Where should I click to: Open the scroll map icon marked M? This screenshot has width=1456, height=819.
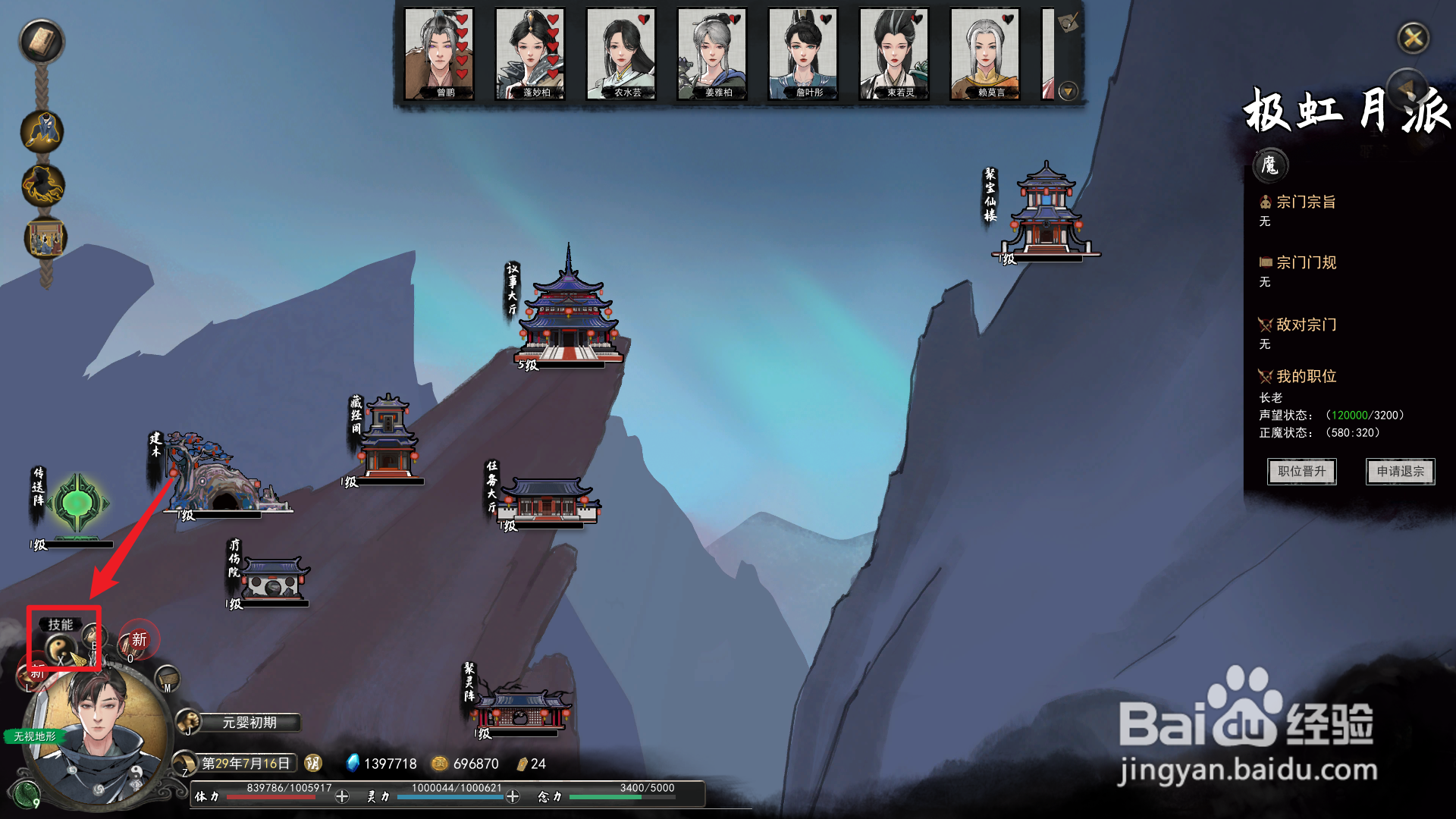(x=167, y=677)
